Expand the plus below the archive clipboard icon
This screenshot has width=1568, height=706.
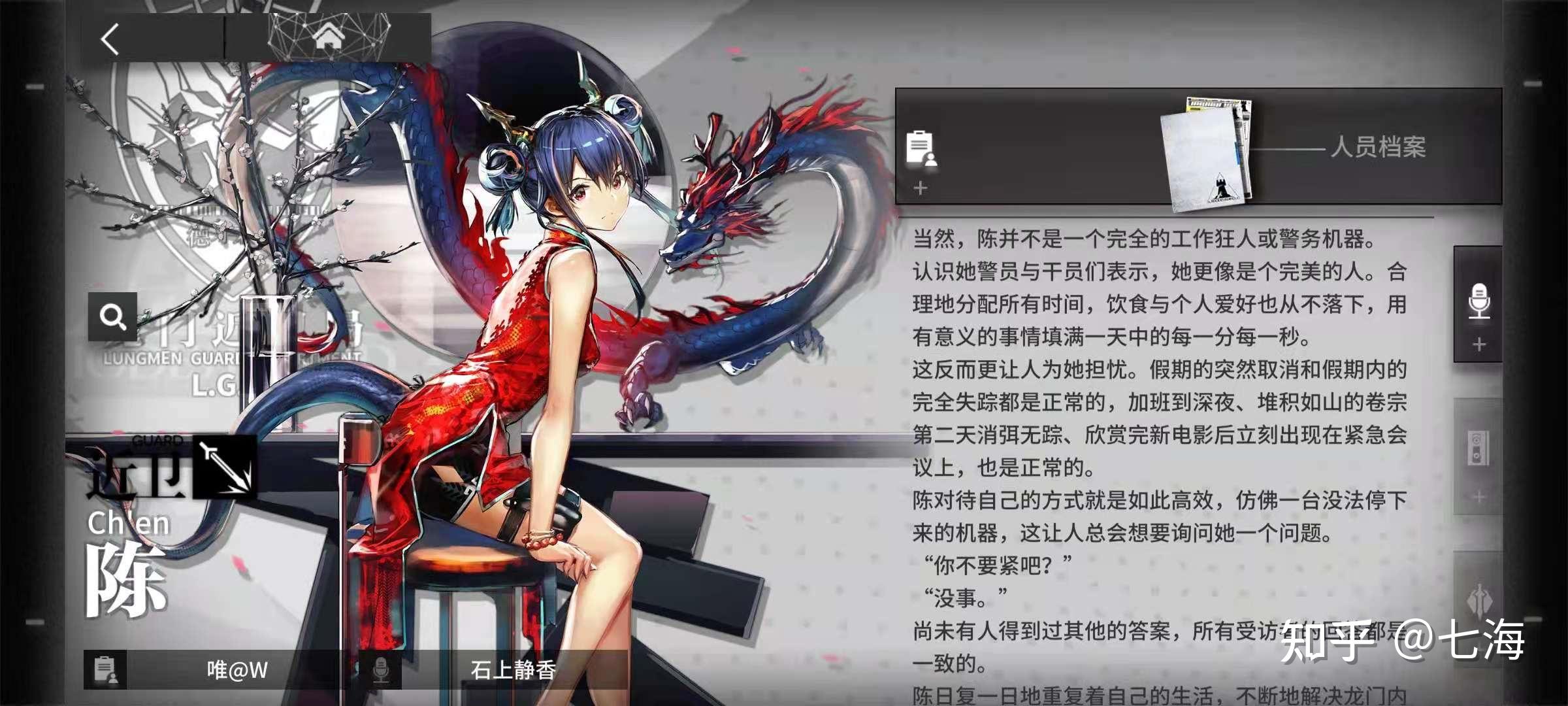[x=921, y=189]
